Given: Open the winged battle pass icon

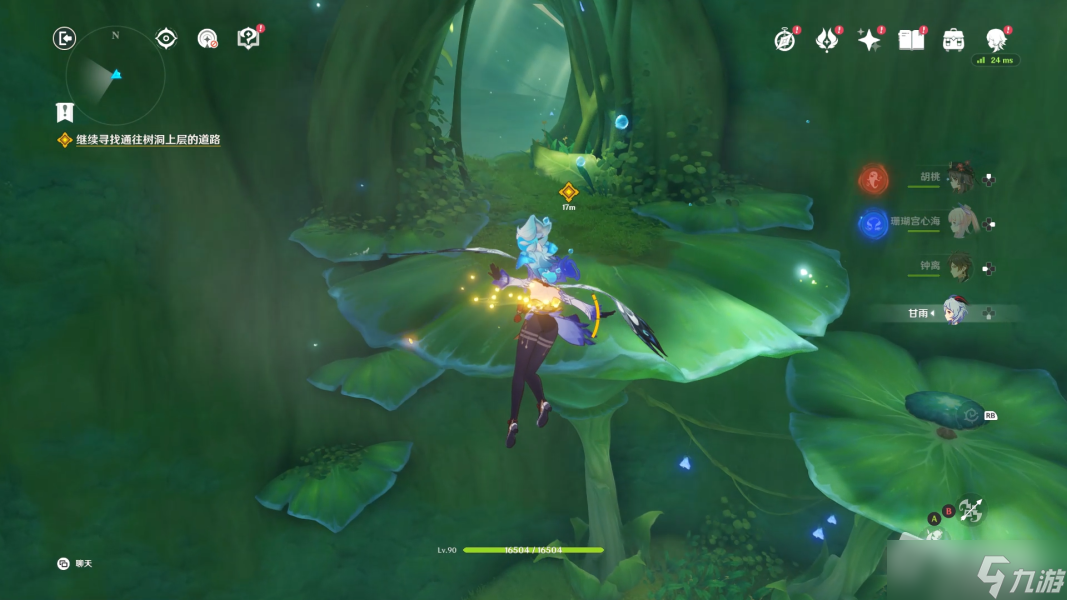Looking at the screenshot, I should 827,40.
